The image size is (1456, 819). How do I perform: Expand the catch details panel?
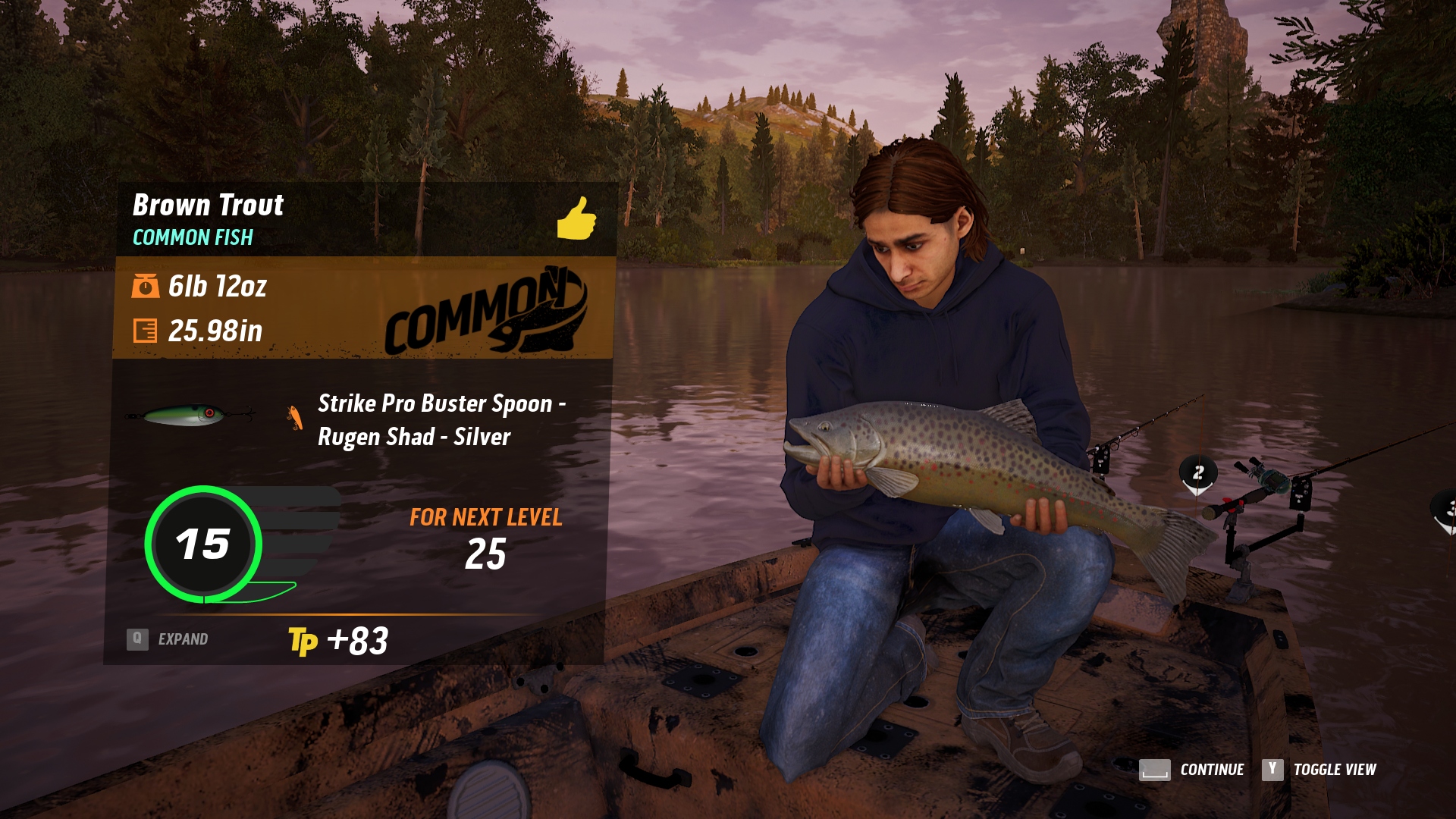tap(168, 639)
